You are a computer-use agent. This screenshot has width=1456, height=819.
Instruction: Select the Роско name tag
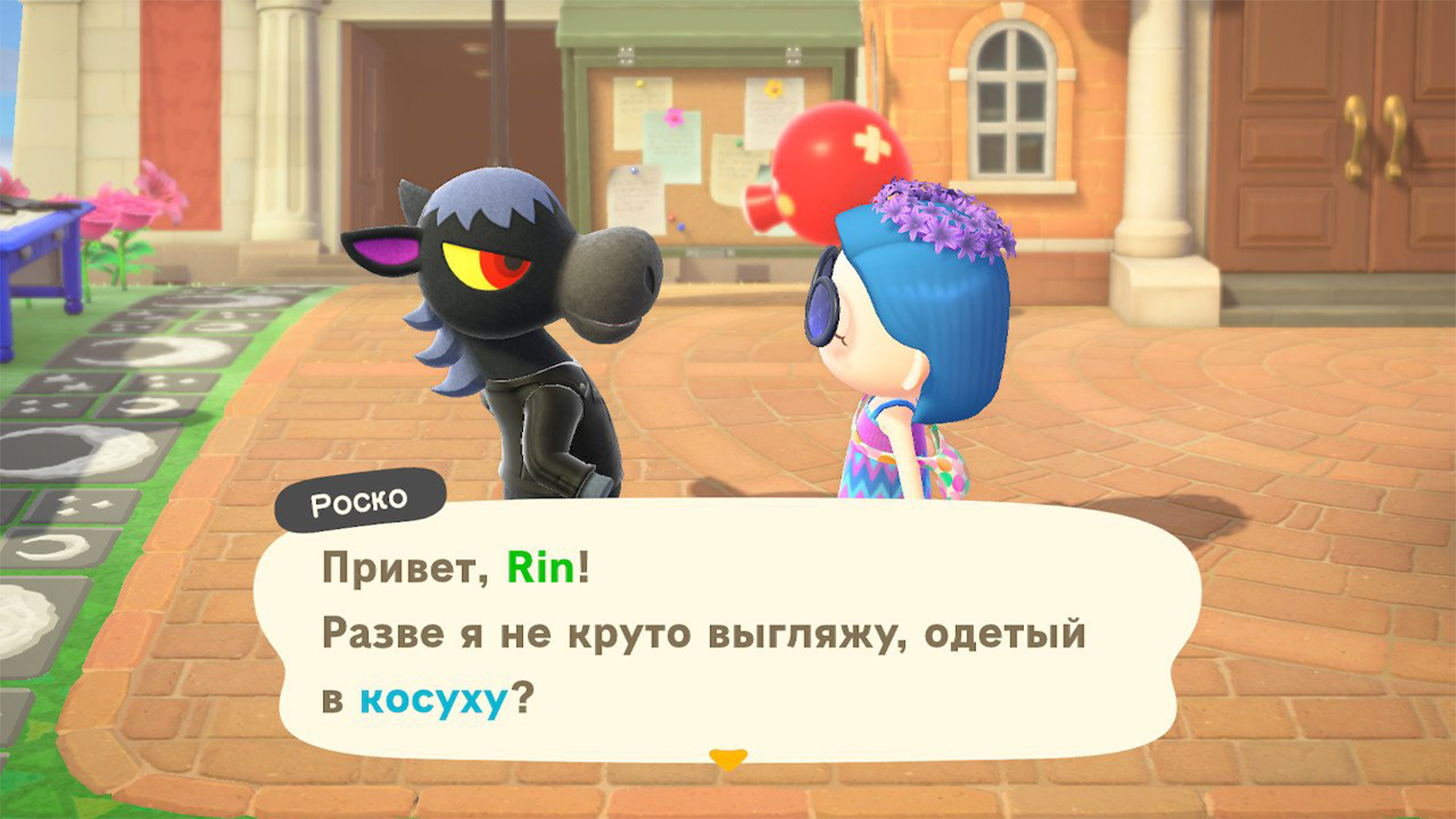coord(361,497)
